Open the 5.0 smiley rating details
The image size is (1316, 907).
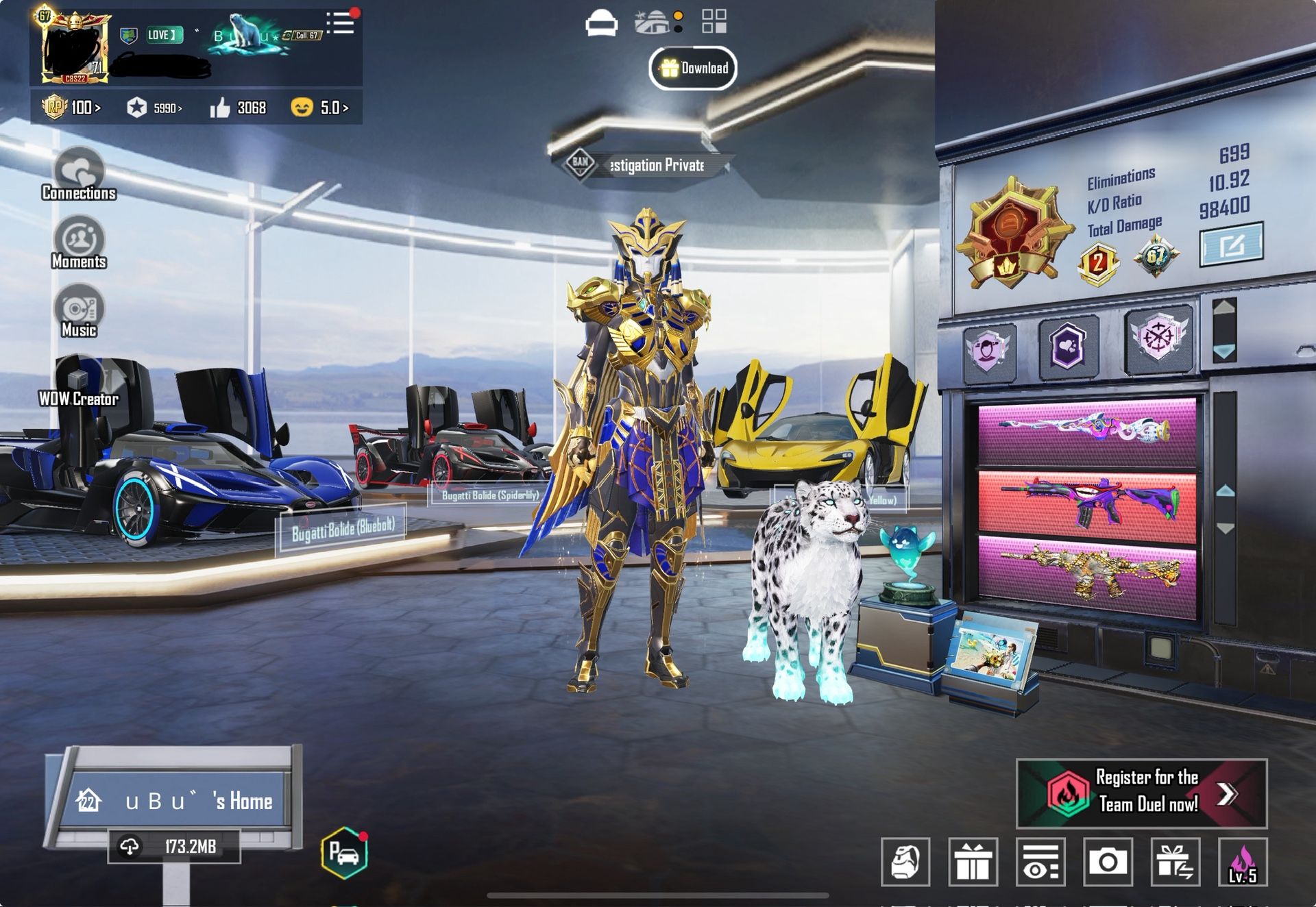(x=320, y=108)
